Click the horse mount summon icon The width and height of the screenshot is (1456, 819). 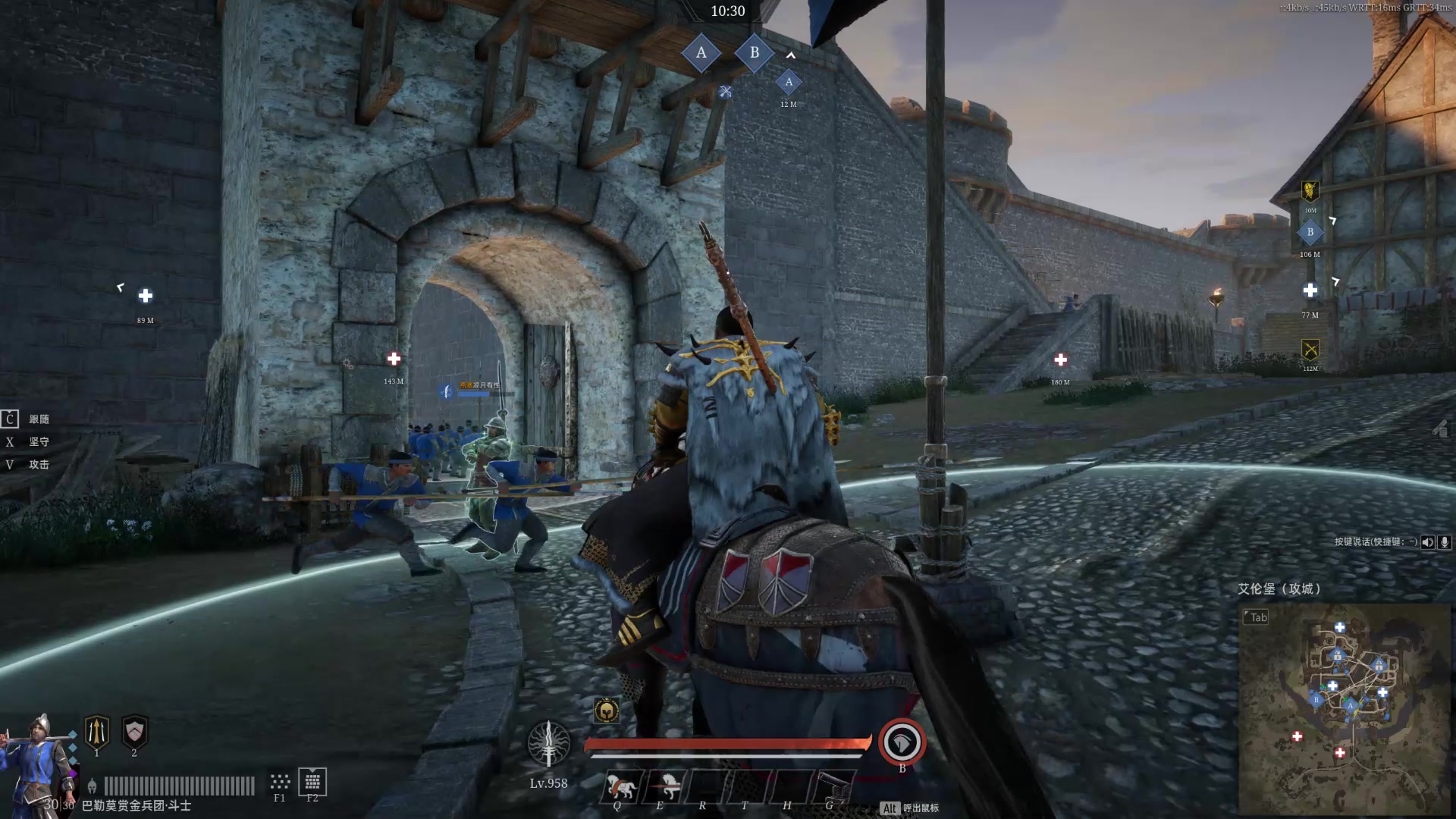(902, 742)
